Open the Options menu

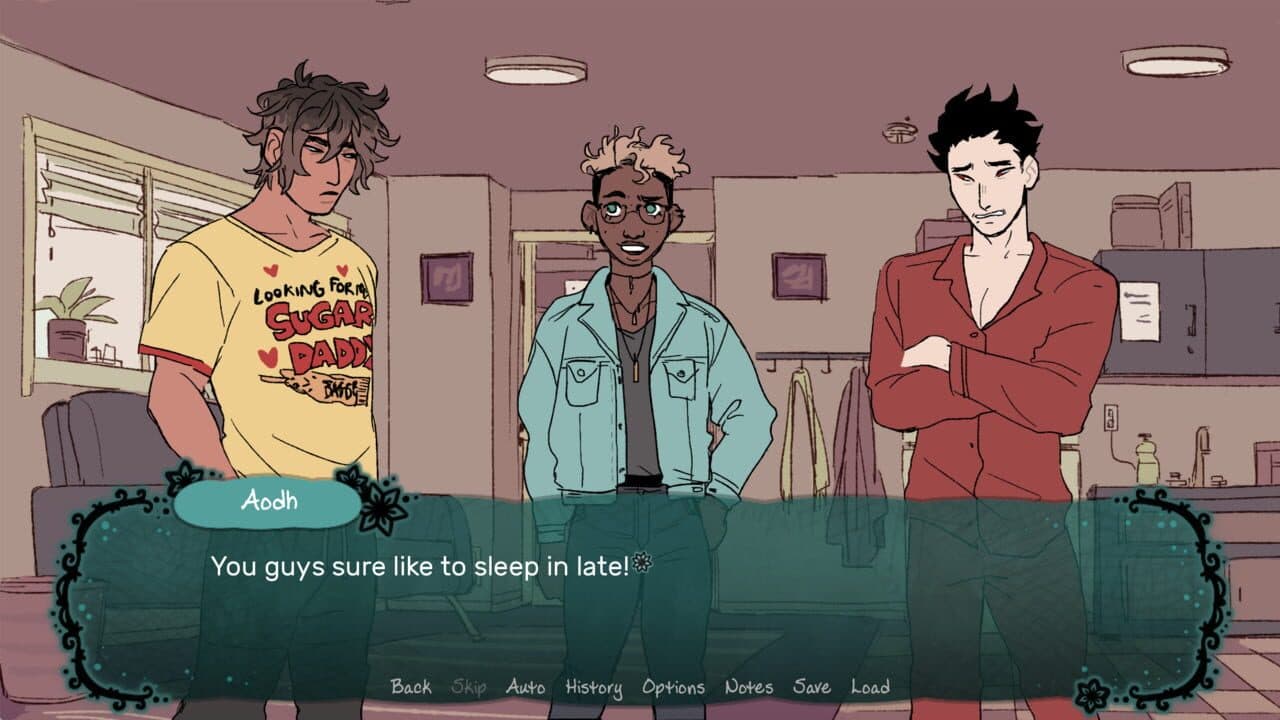click(676, 688)
